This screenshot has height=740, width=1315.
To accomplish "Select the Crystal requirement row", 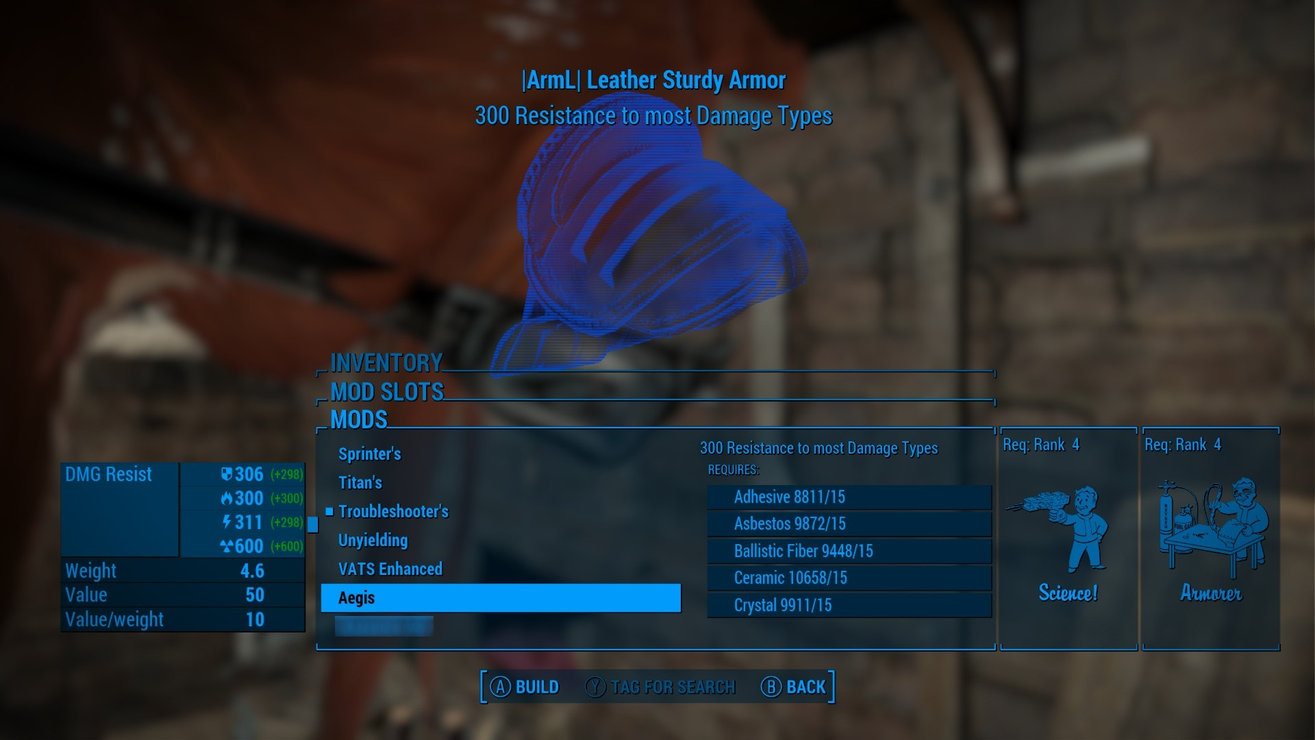I will tap(849, 605).
